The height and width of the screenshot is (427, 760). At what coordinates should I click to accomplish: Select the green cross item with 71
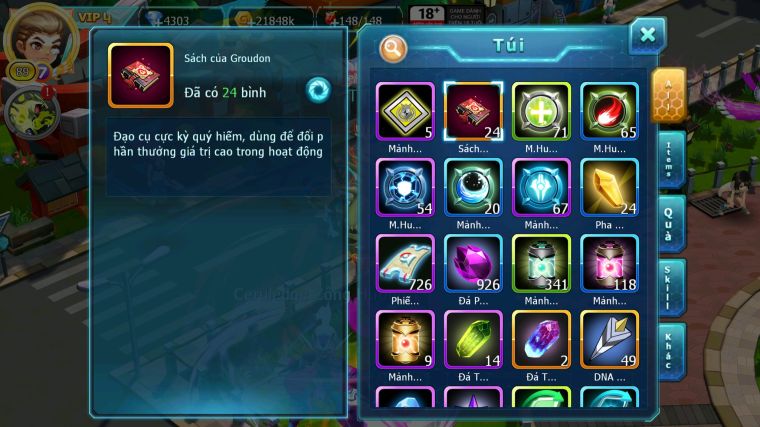pyautogui.click(x=541, y=110)
